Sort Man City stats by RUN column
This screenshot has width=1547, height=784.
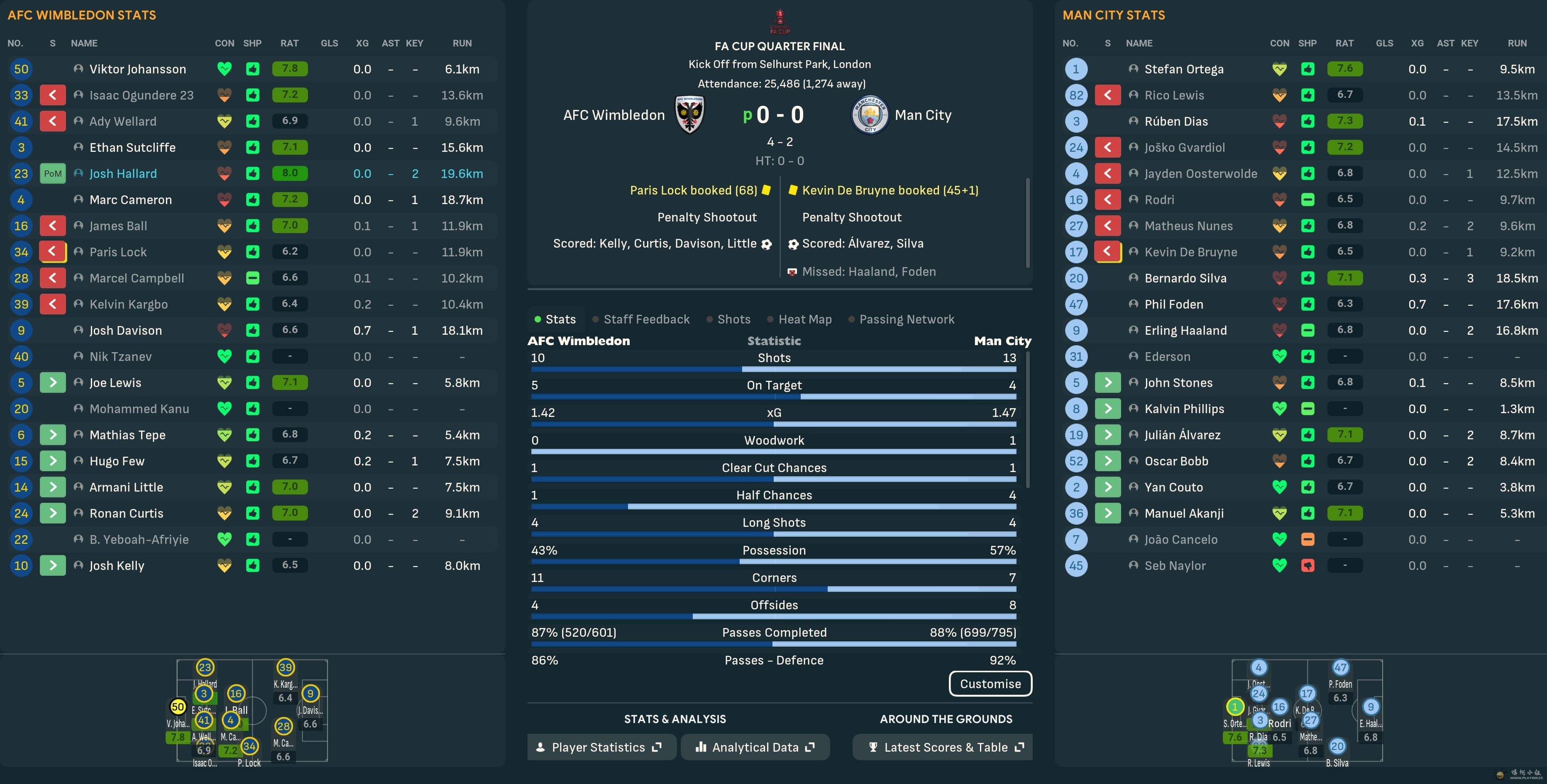pyautogui.click(x=1516, y=43)
